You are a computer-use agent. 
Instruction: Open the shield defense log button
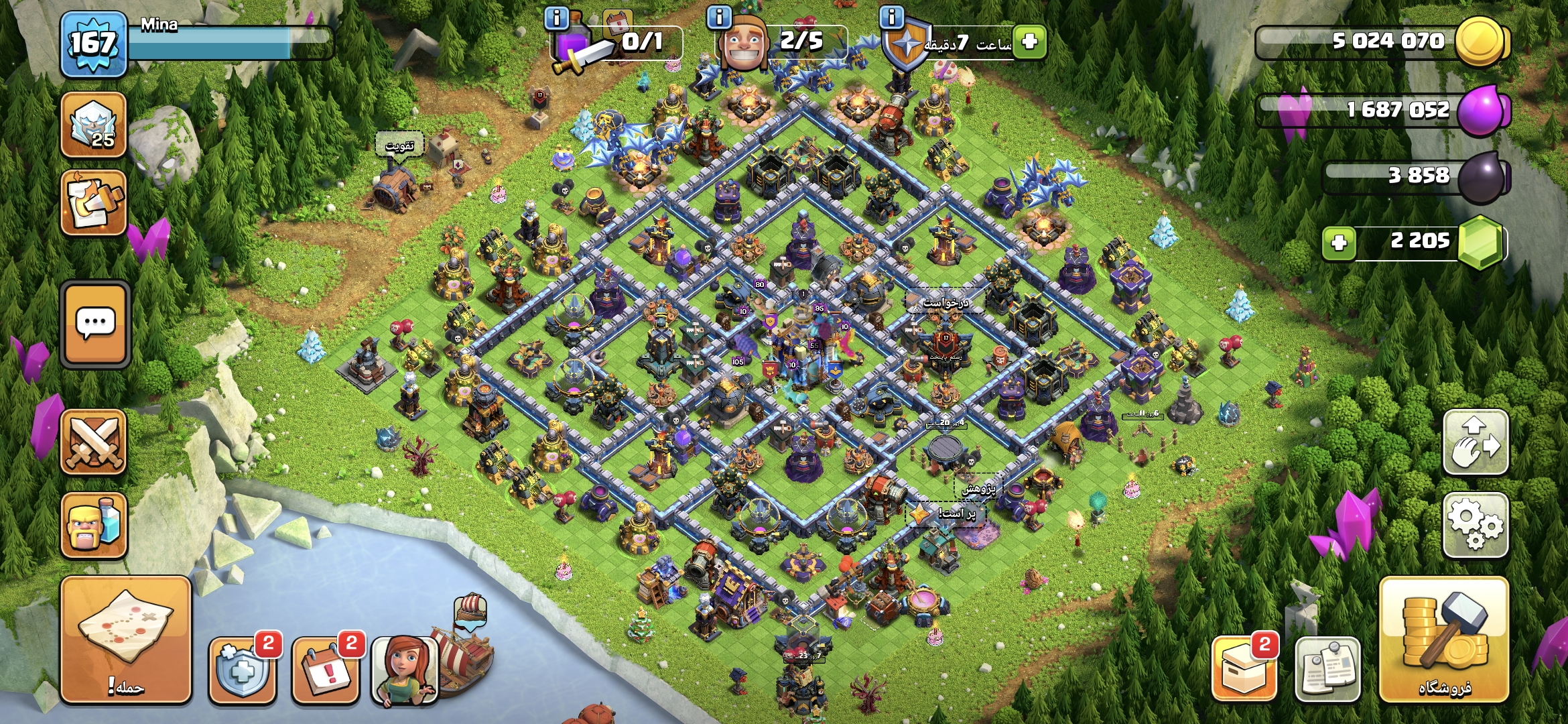pyautogui.click(x=243, y=668)
